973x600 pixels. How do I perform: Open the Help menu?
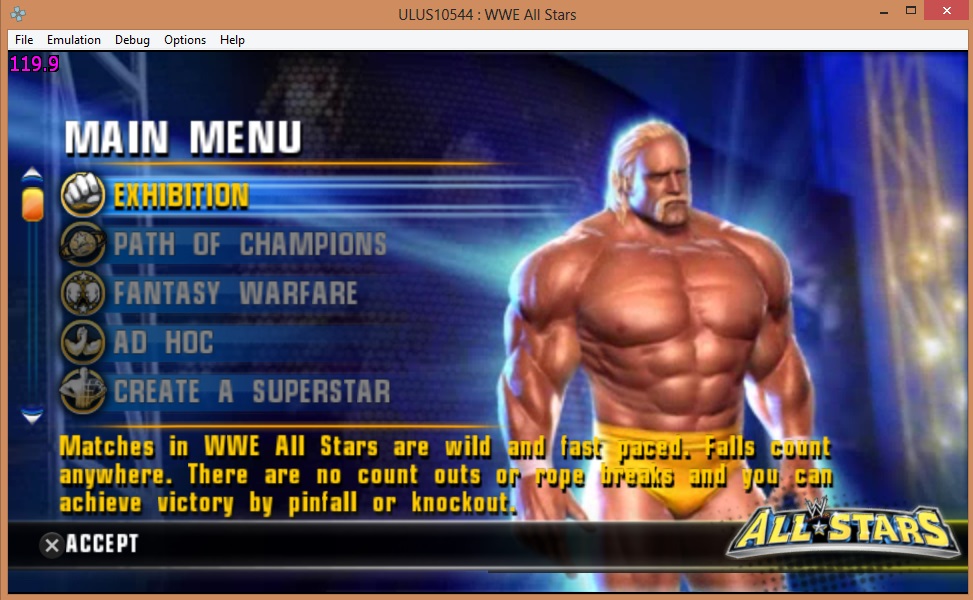pos(232,40)
